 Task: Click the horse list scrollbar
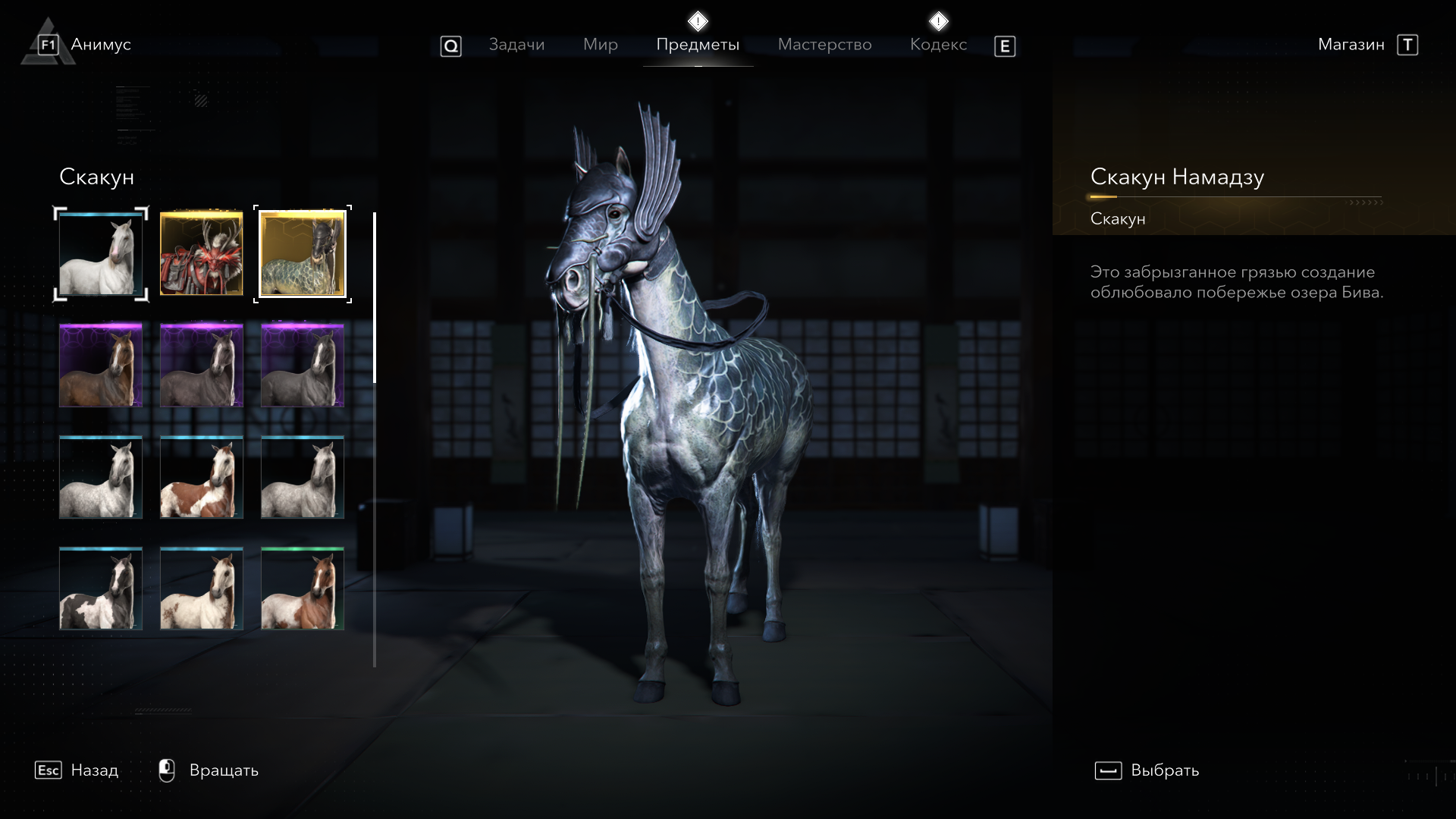(x=375, y=440)
